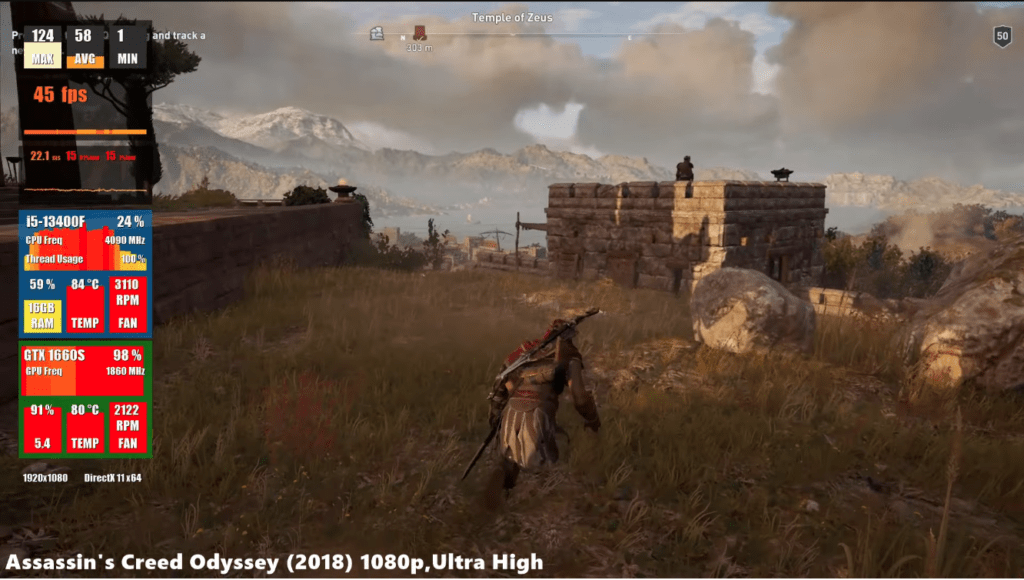Select the red compass marker showing 303 m
Image resolution: width=1024 pixels, height=580 pixels.
(x=420, y=32)
